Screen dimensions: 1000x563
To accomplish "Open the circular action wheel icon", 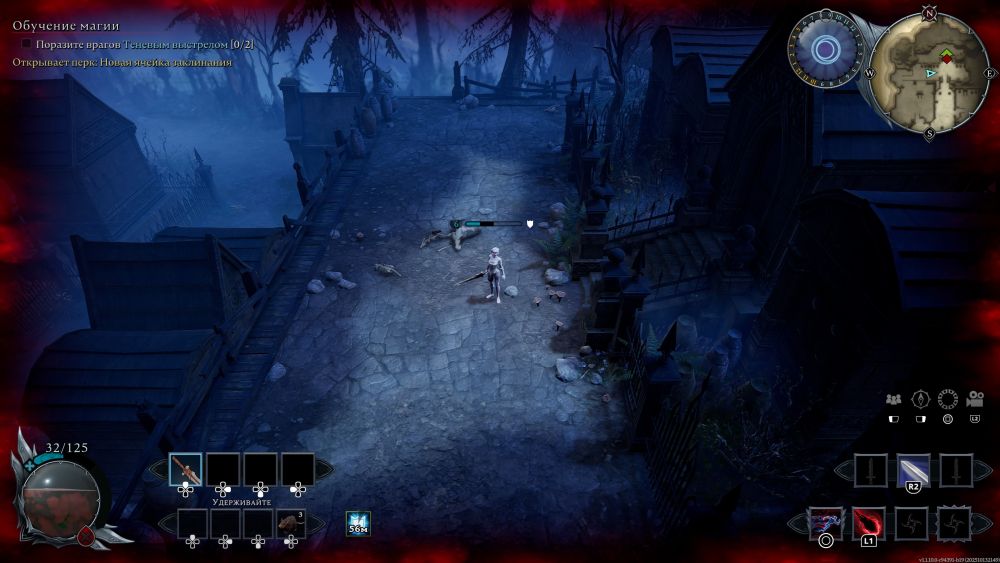I will (x=948, y=398).
